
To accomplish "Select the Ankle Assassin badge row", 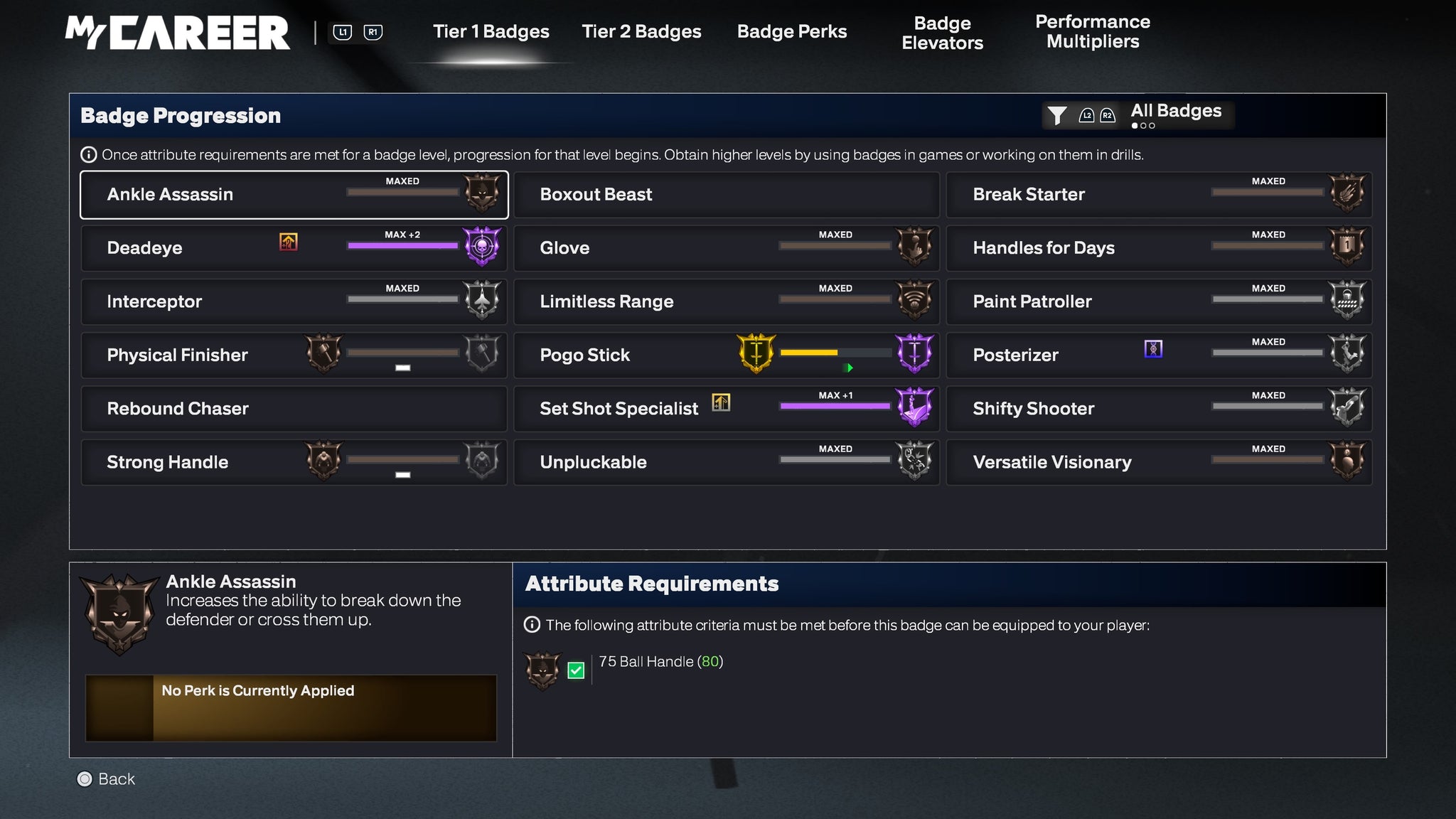I will (x=294, y=195).
